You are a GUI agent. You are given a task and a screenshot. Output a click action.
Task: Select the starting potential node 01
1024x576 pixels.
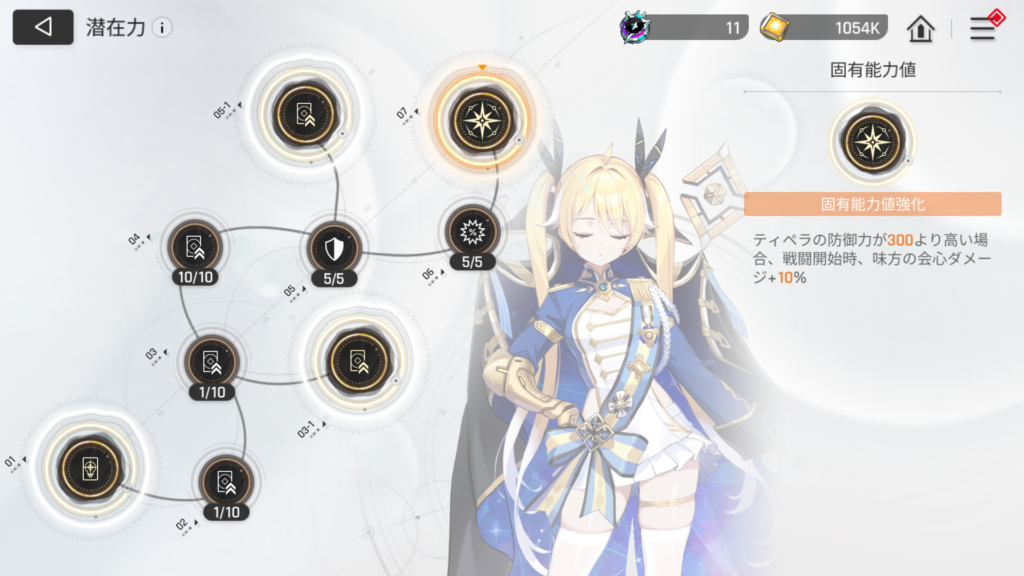[85, 468]
